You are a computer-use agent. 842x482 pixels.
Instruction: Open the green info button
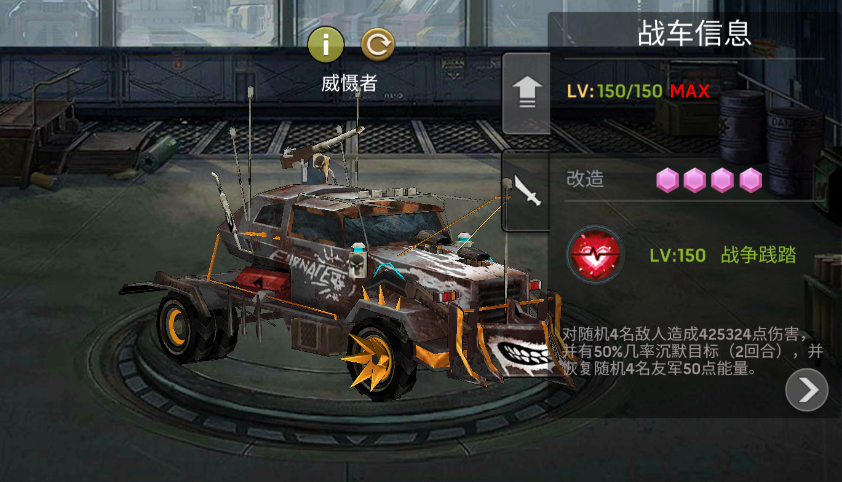[x=326, y=43]
